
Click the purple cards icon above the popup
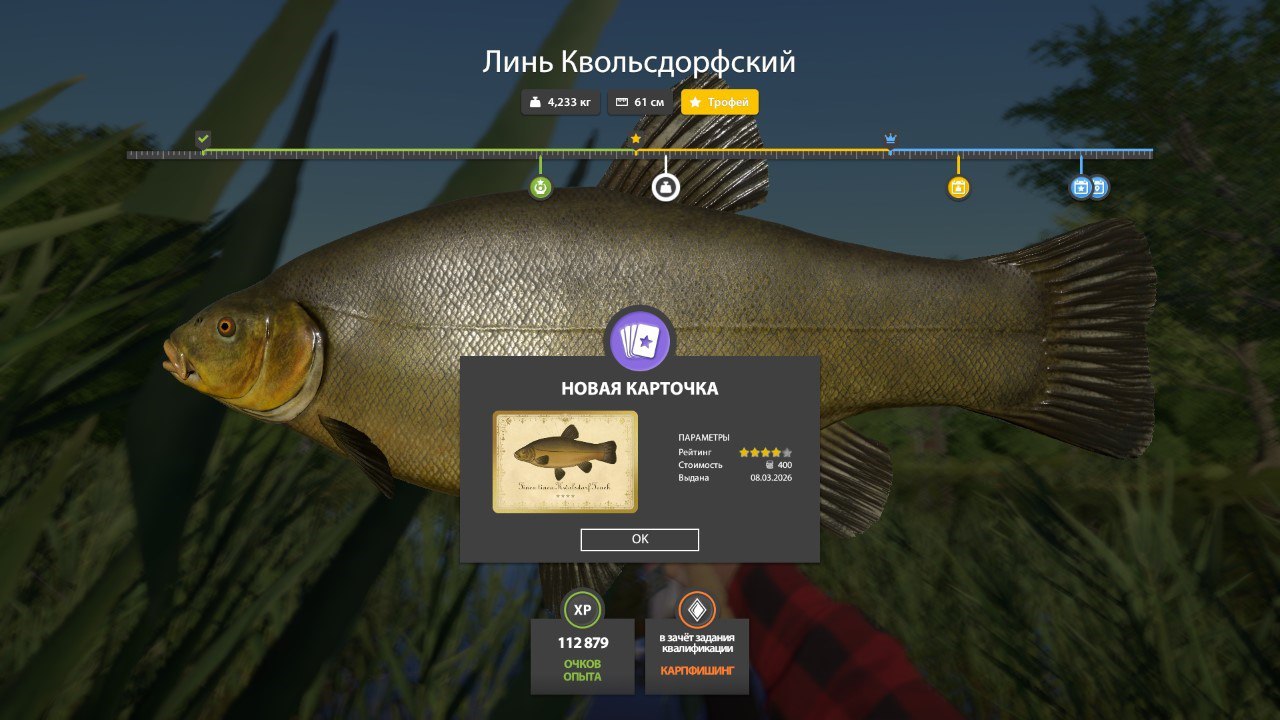click(640, 341)
